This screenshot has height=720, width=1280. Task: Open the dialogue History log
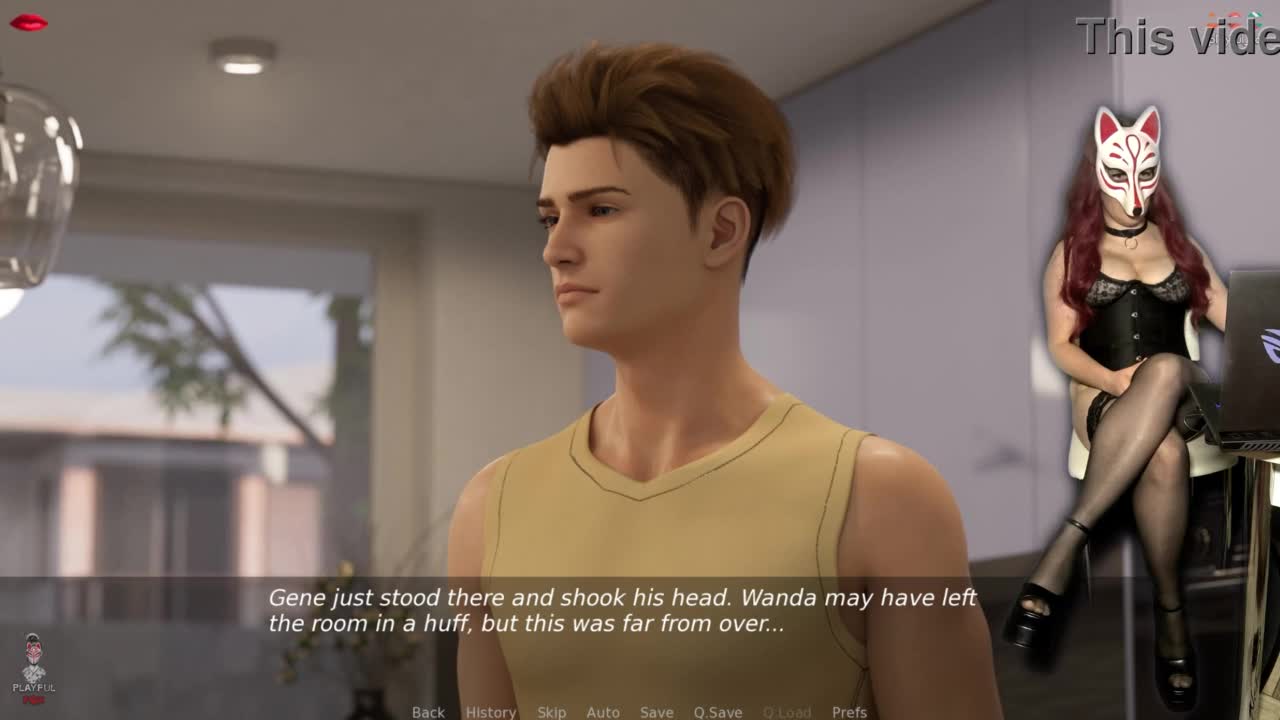pyautogui.click(x=491, y=712)
